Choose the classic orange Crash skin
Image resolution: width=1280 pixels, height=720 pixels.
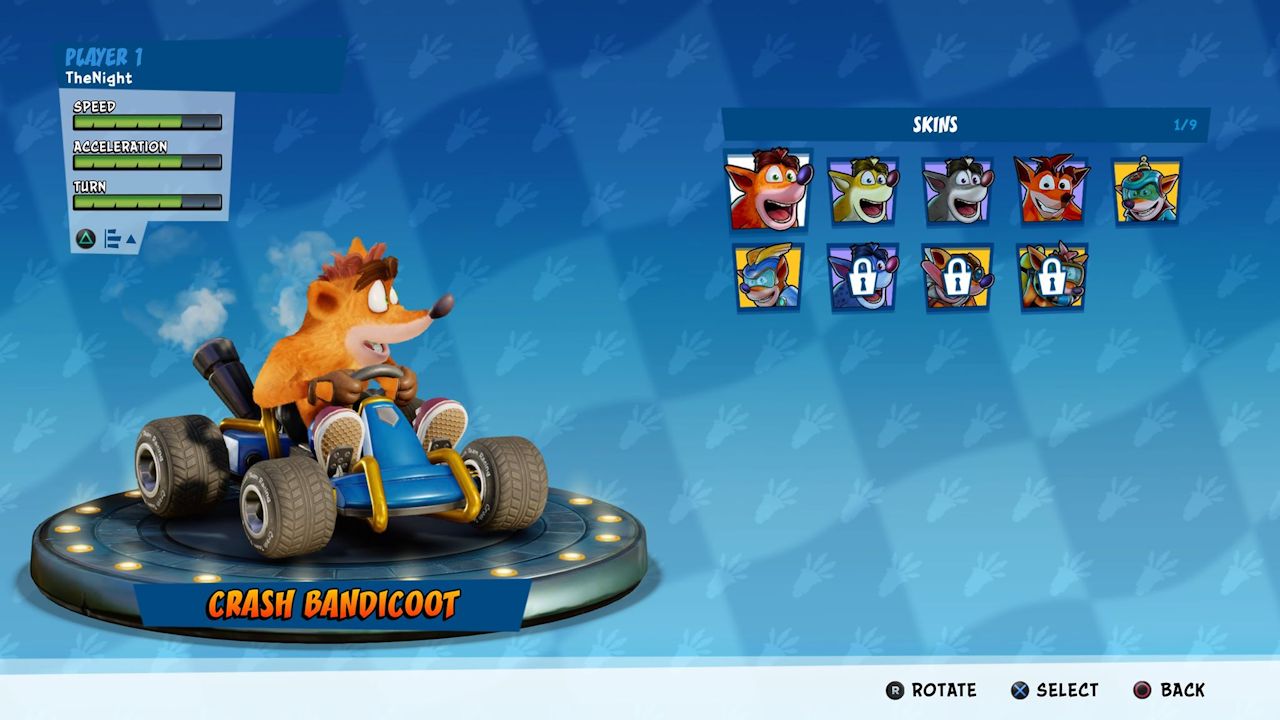[x=1052, y=190]
